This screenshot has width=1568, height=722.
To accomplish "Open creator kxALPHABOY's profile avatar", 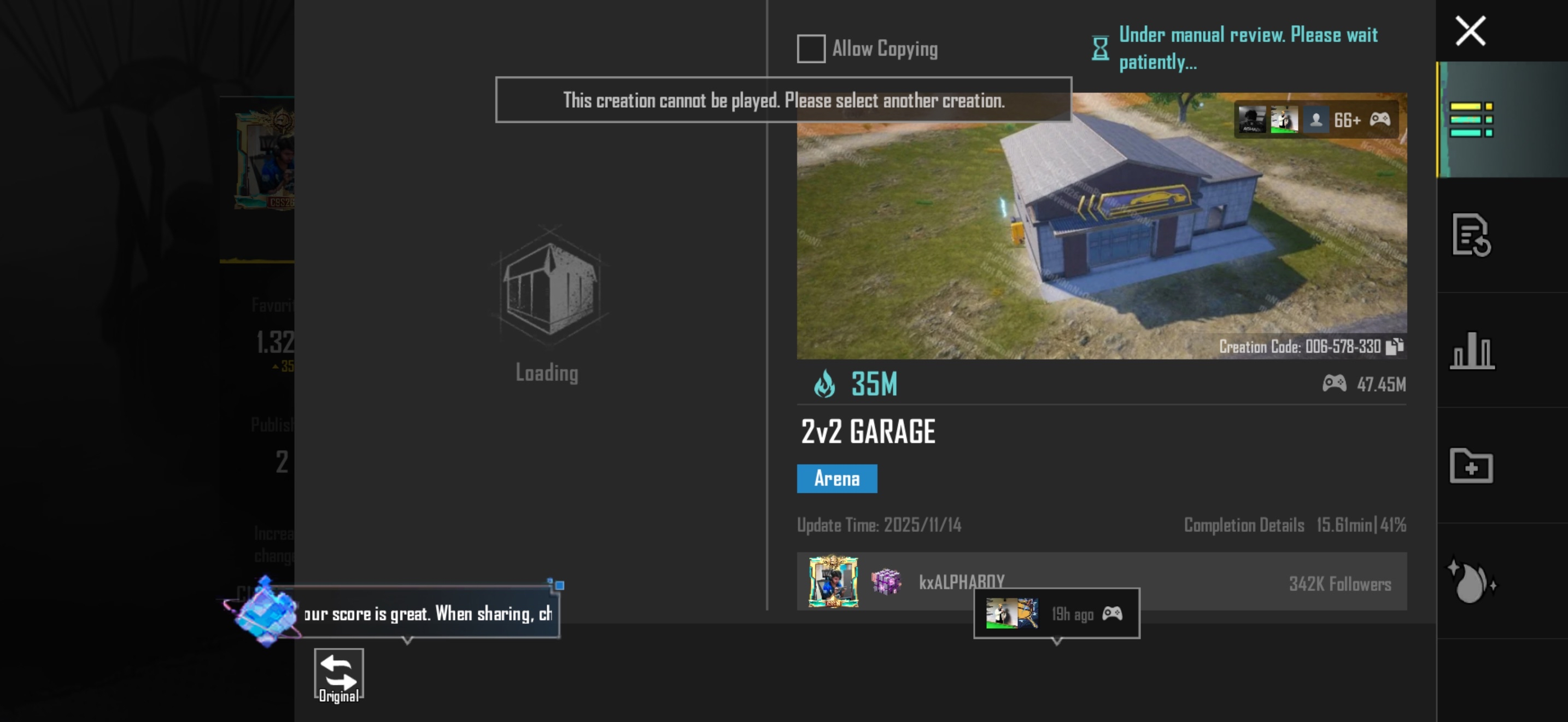I will pos(833,581).
